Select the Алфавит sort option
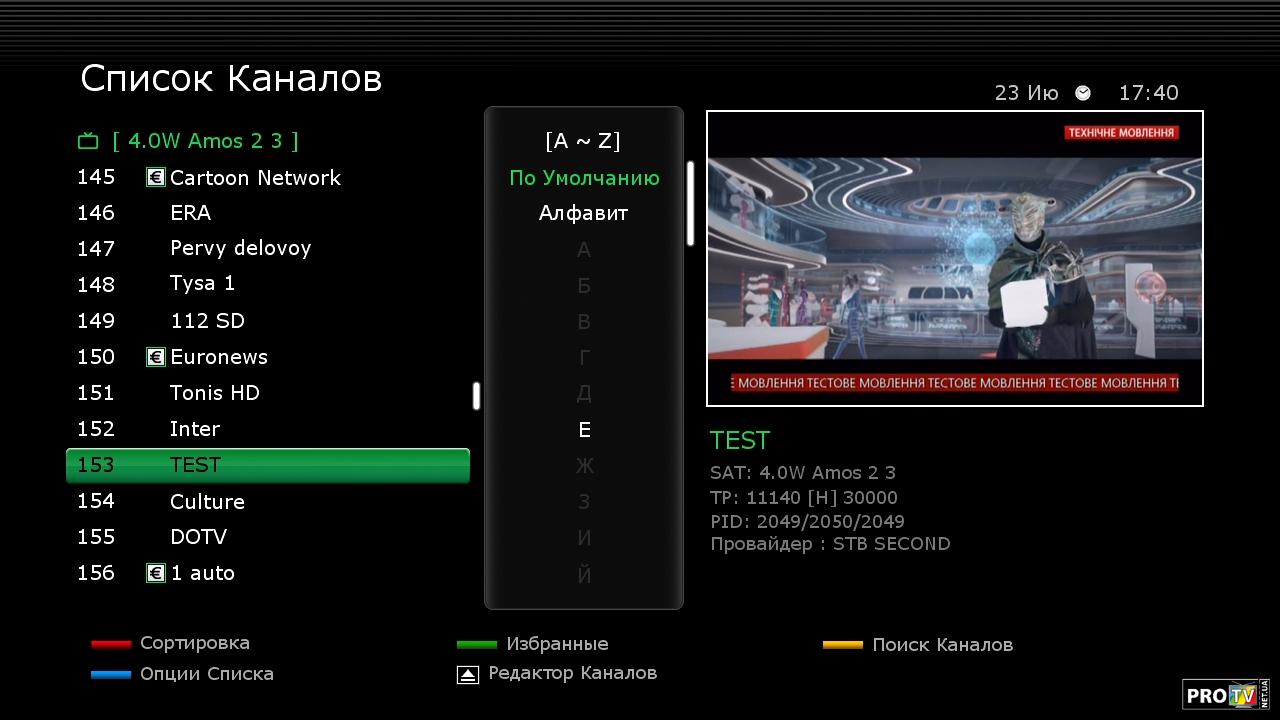 pos(583,213)
